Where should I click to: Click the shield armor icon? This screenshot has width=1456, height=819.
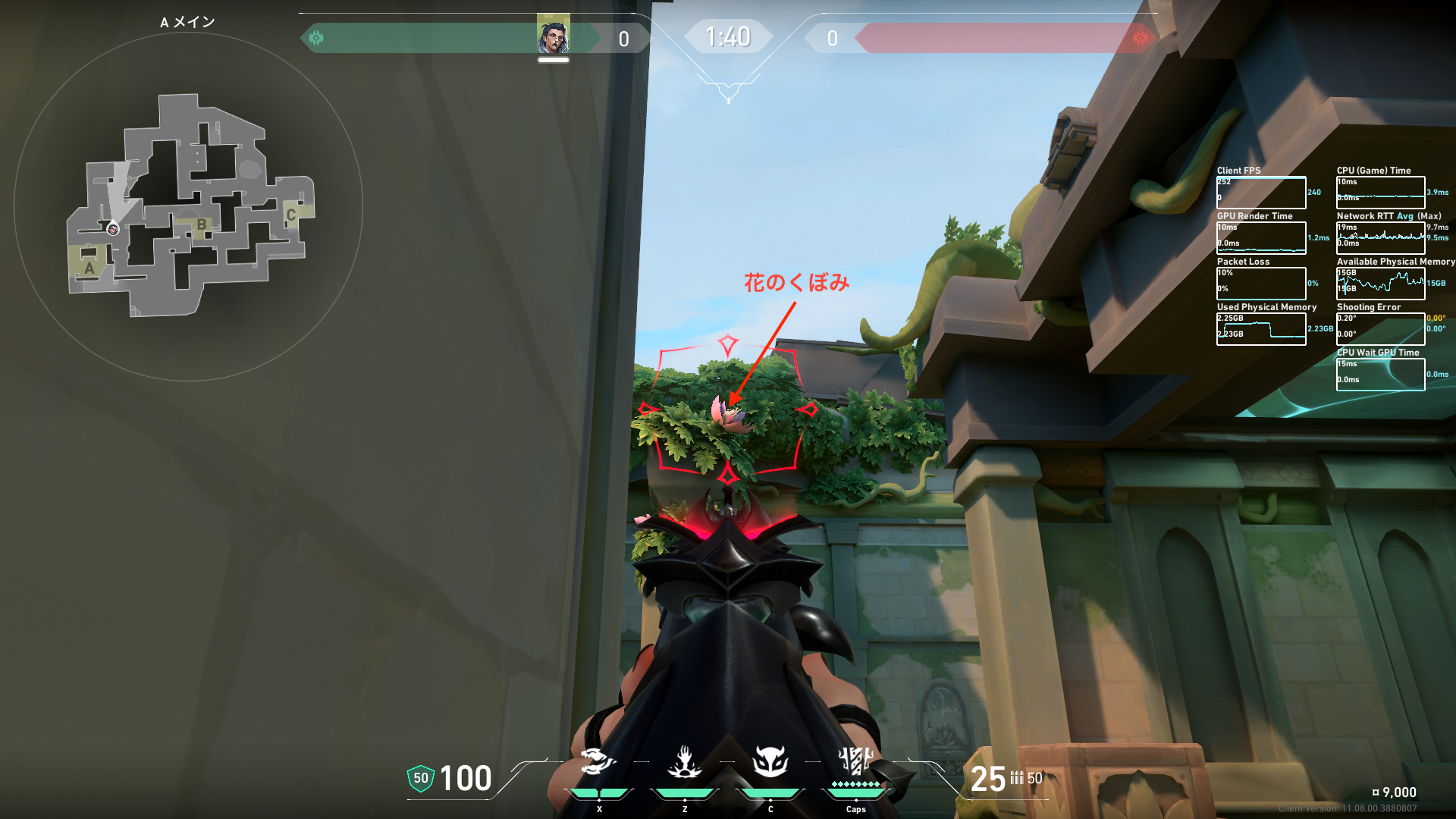[x=421, y=778]
